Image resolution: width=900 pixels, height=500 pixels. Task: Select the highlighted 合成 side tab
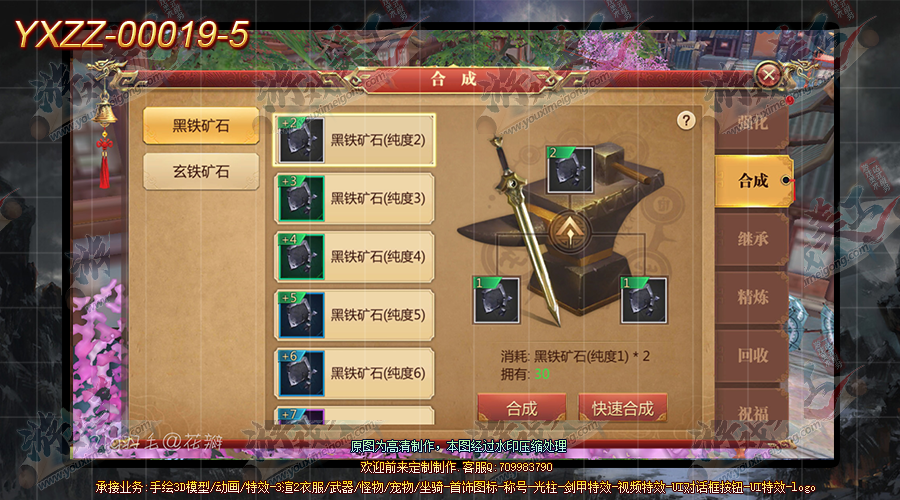[x=752, y=181]
